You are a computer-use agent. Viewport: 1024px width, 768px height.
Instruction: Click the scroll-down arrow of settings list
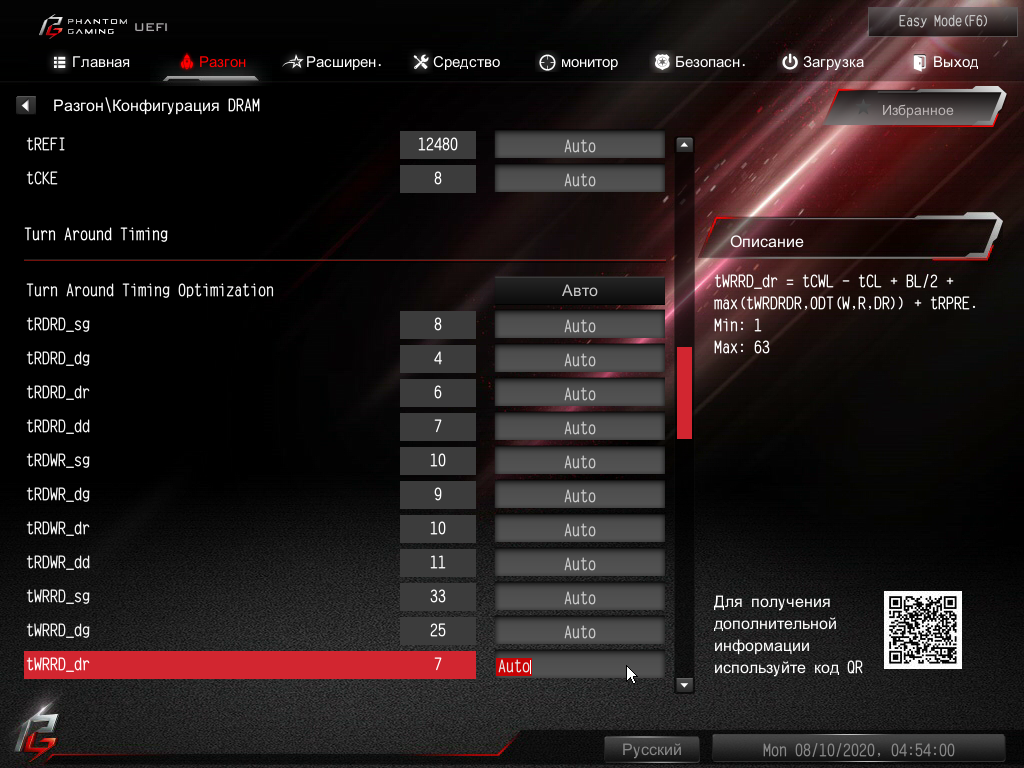pos(685,685)
